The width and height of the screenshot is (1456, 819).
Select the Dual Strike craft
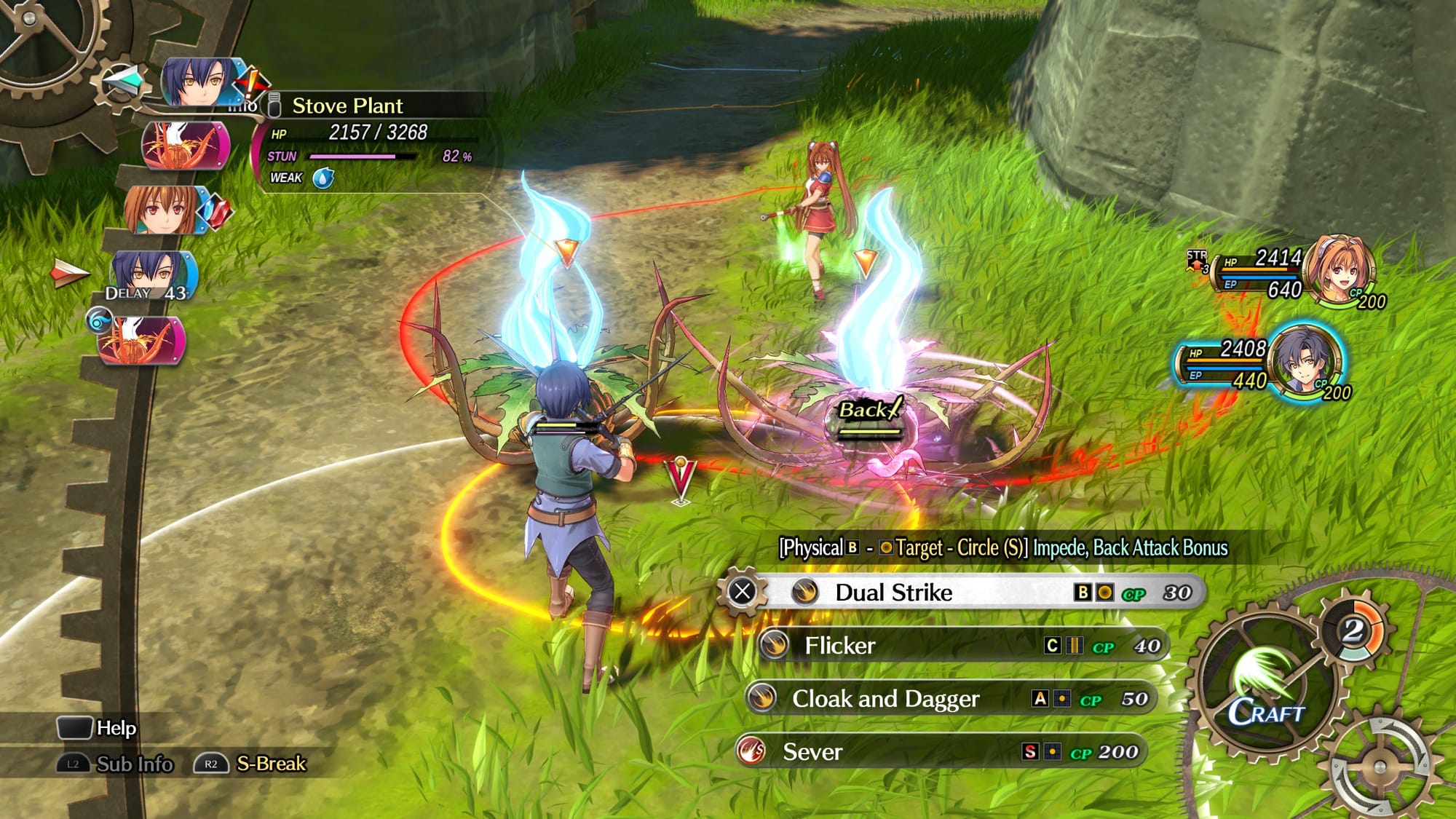tap(961, 593)
